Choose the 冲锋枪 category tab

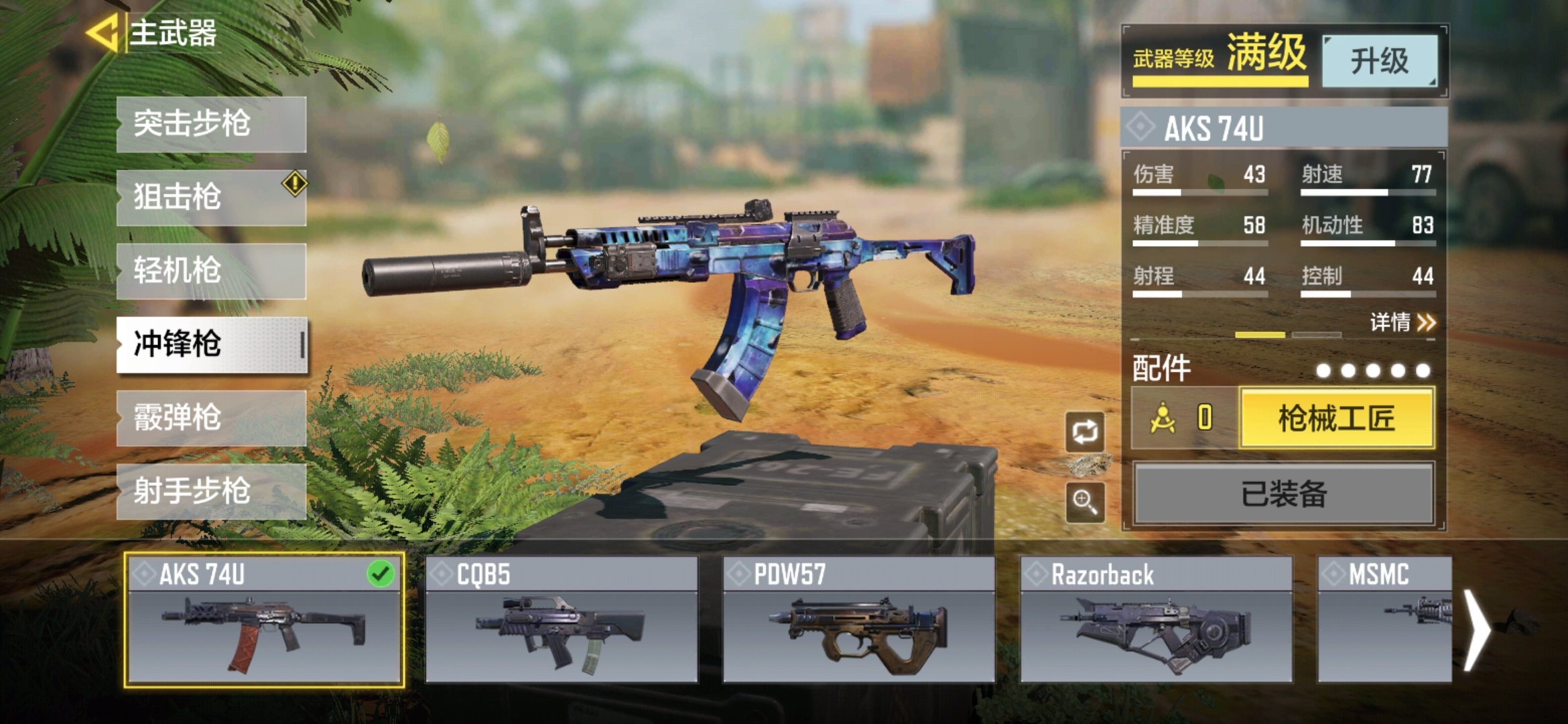[x=211, y=345]
